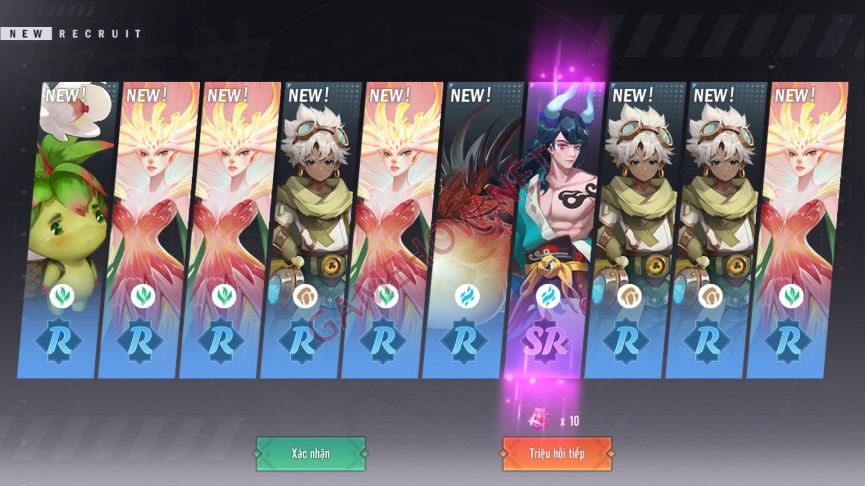Select the green plant creature card
Image resolution: width=865 pixels, height=486 pixels.
68,230
